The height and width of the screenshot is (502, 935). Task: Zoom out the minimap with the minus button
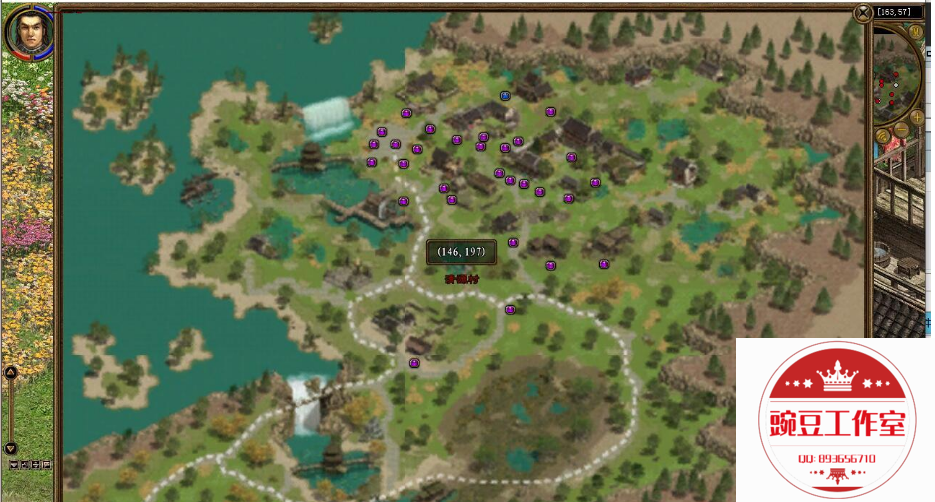(x=902, y=130)
